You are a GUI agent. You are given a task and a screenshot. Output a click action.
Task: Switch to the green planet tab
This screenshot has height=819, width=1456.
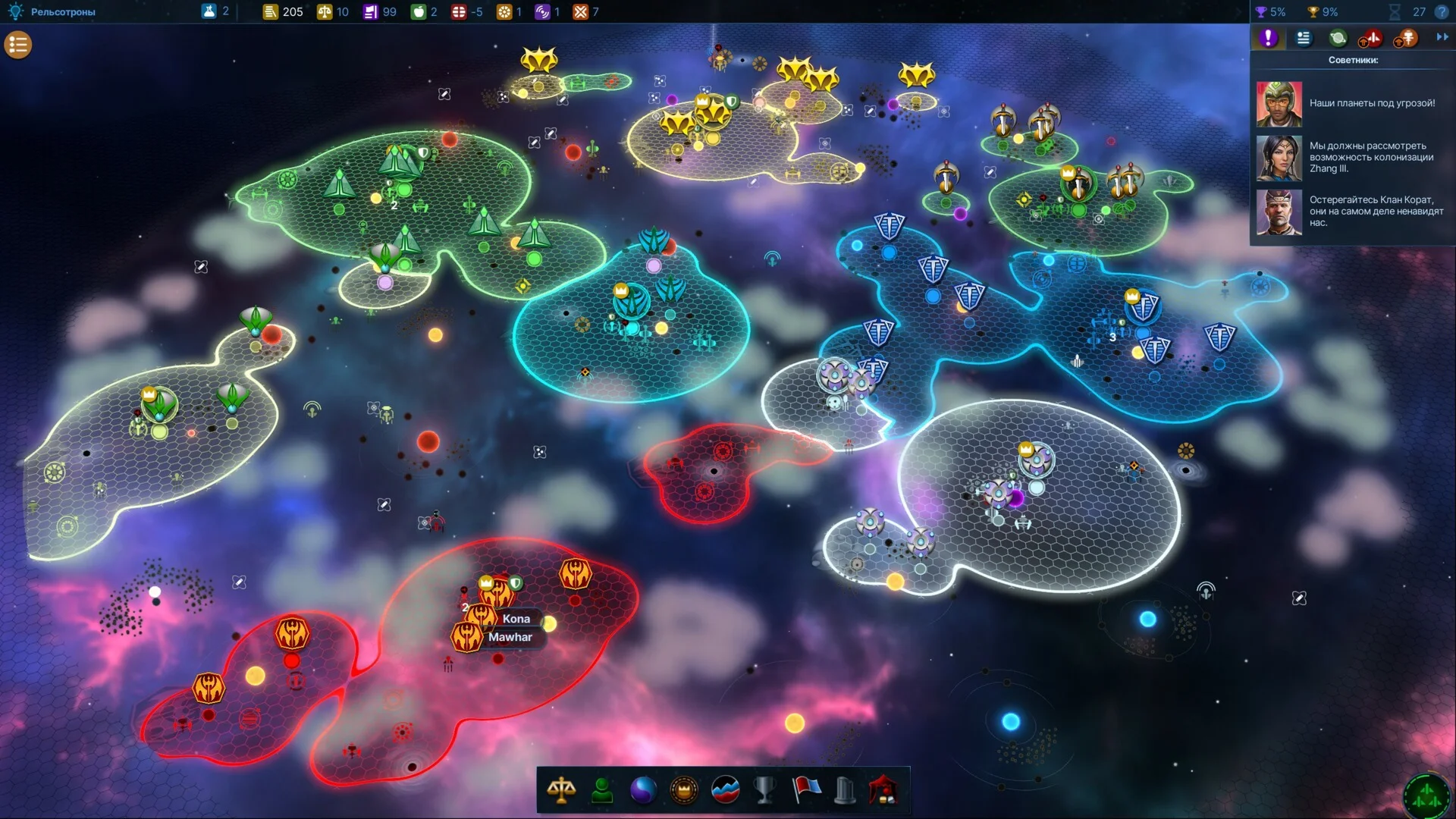coord(1338,38)
